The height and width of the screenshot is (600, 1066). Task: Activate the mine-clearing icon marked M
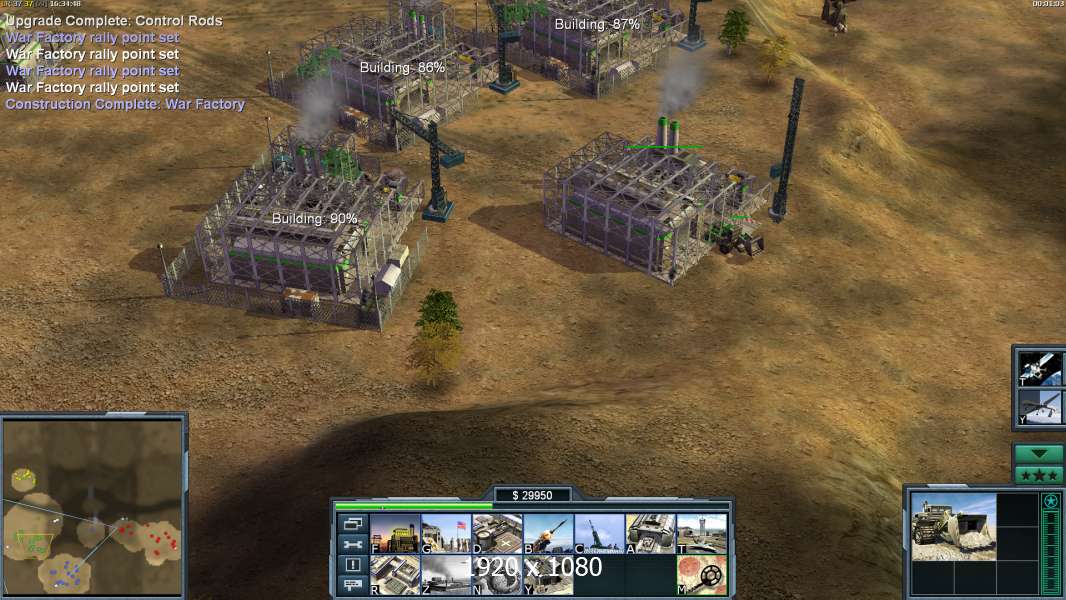[x=701, y=575]
